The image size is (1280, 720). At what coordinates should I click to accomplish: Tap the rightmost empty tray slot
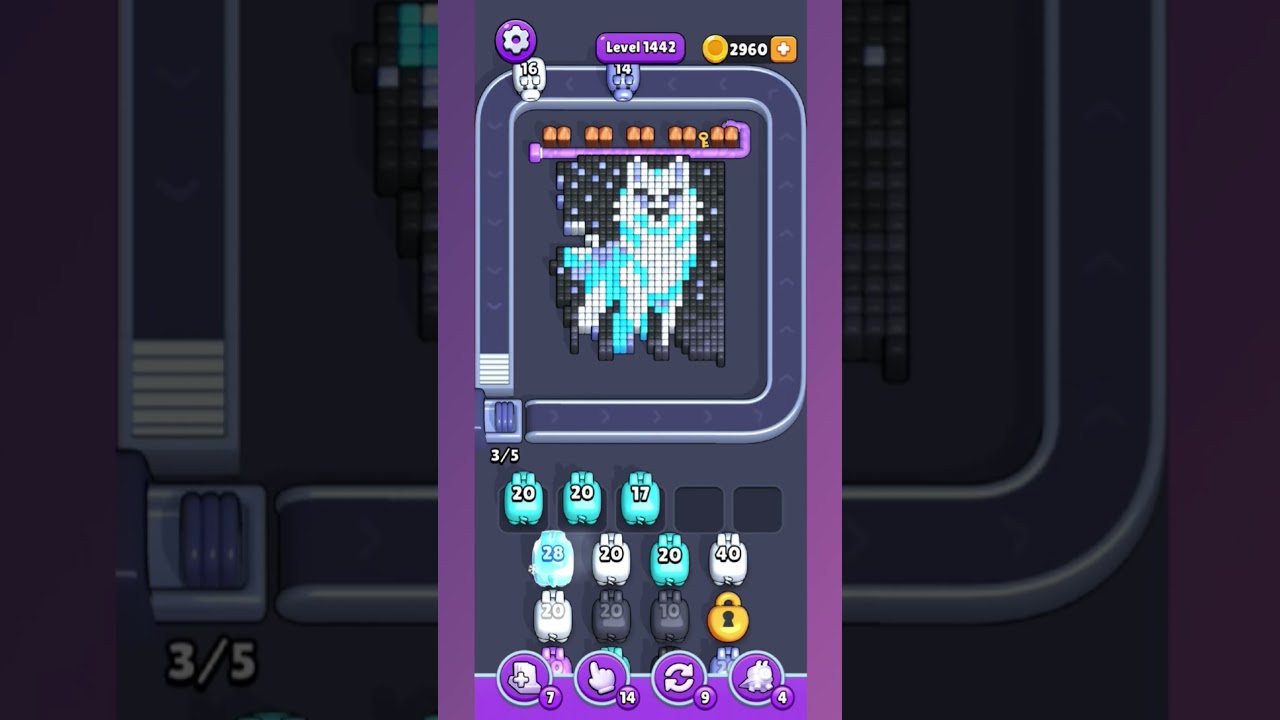click(757, 501)
